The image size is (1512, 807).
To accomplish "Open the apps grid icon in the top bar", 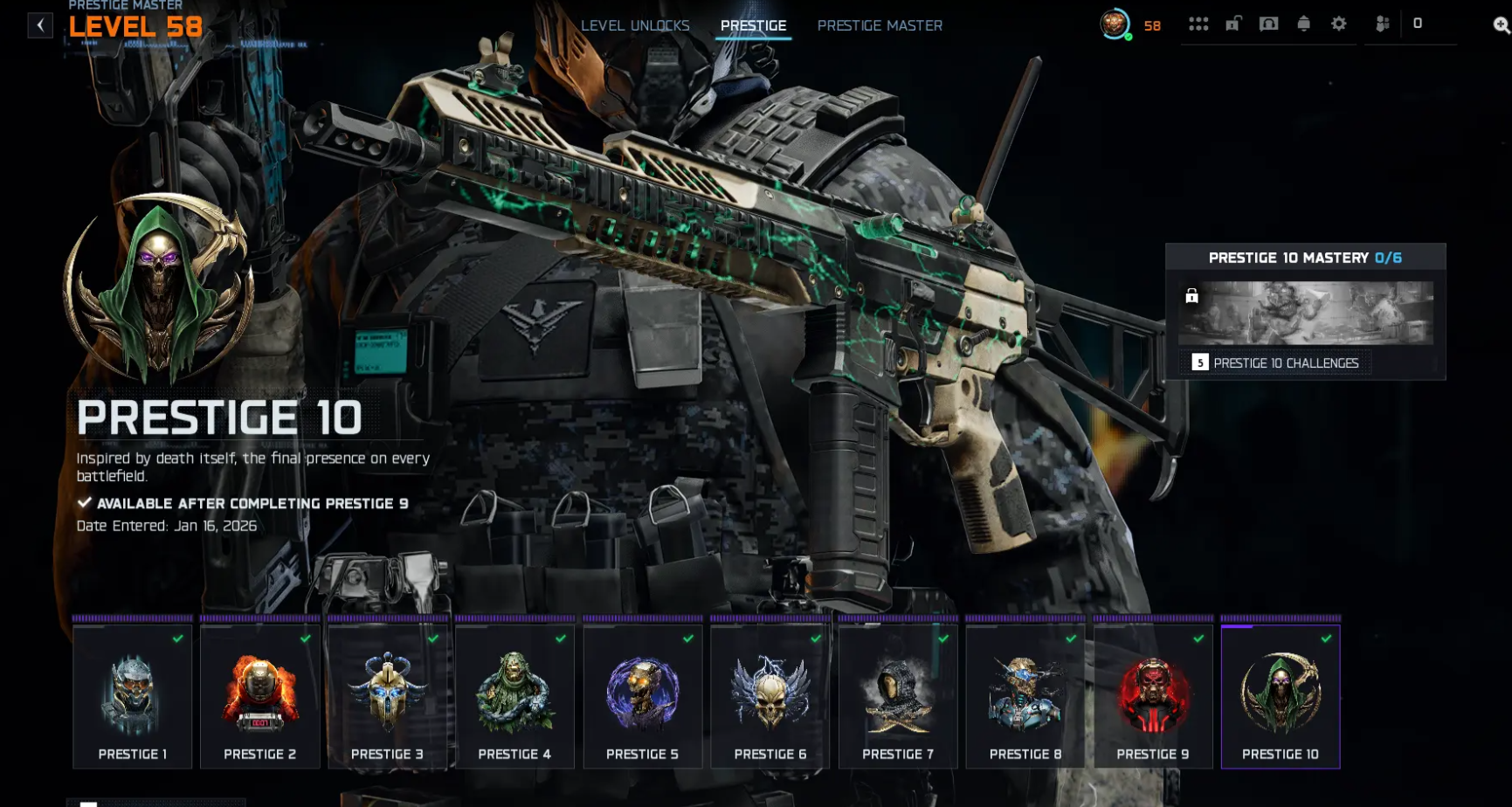I will click(x=1198, y=24).
